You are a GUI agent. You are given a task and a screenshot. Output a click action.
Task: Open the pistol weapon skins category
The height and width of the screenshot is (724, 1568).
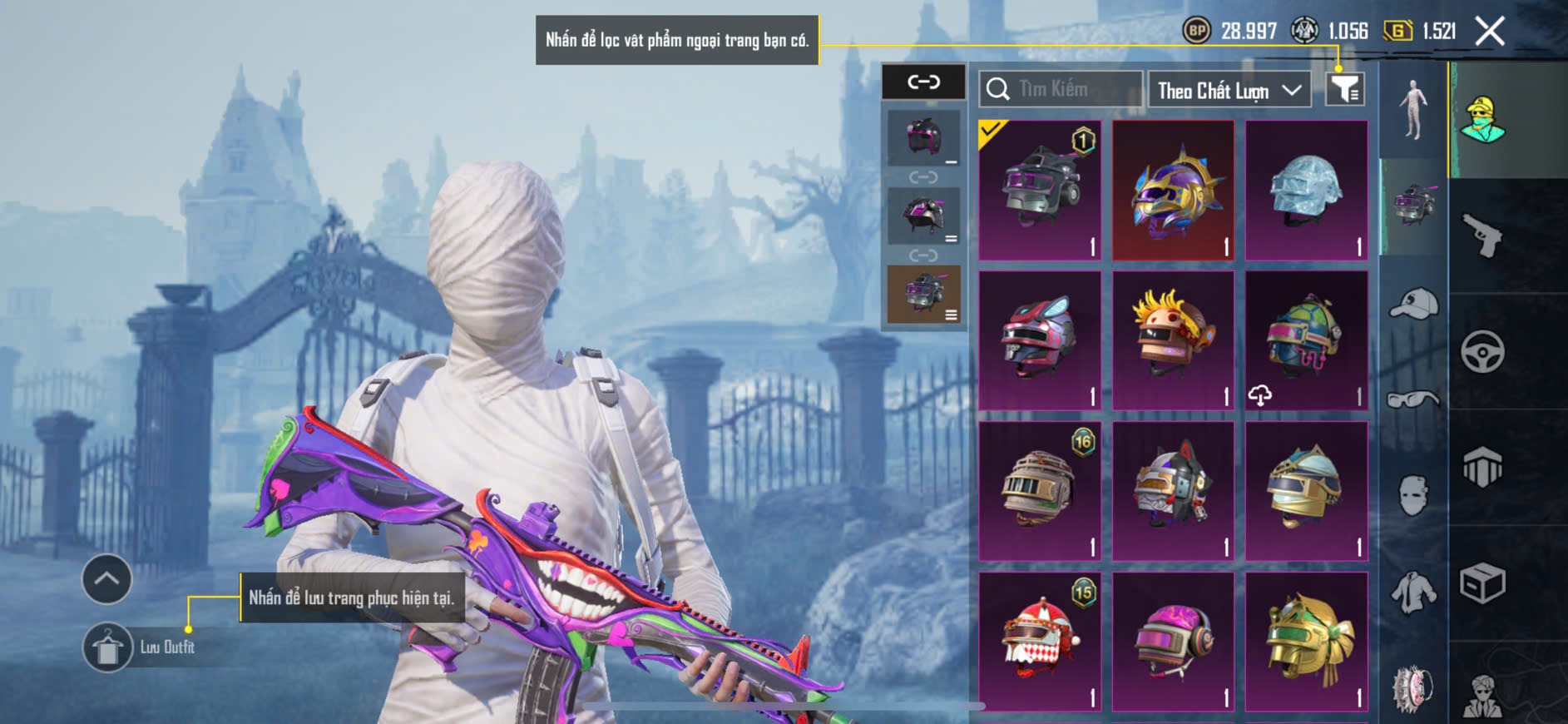[1482, 236]
